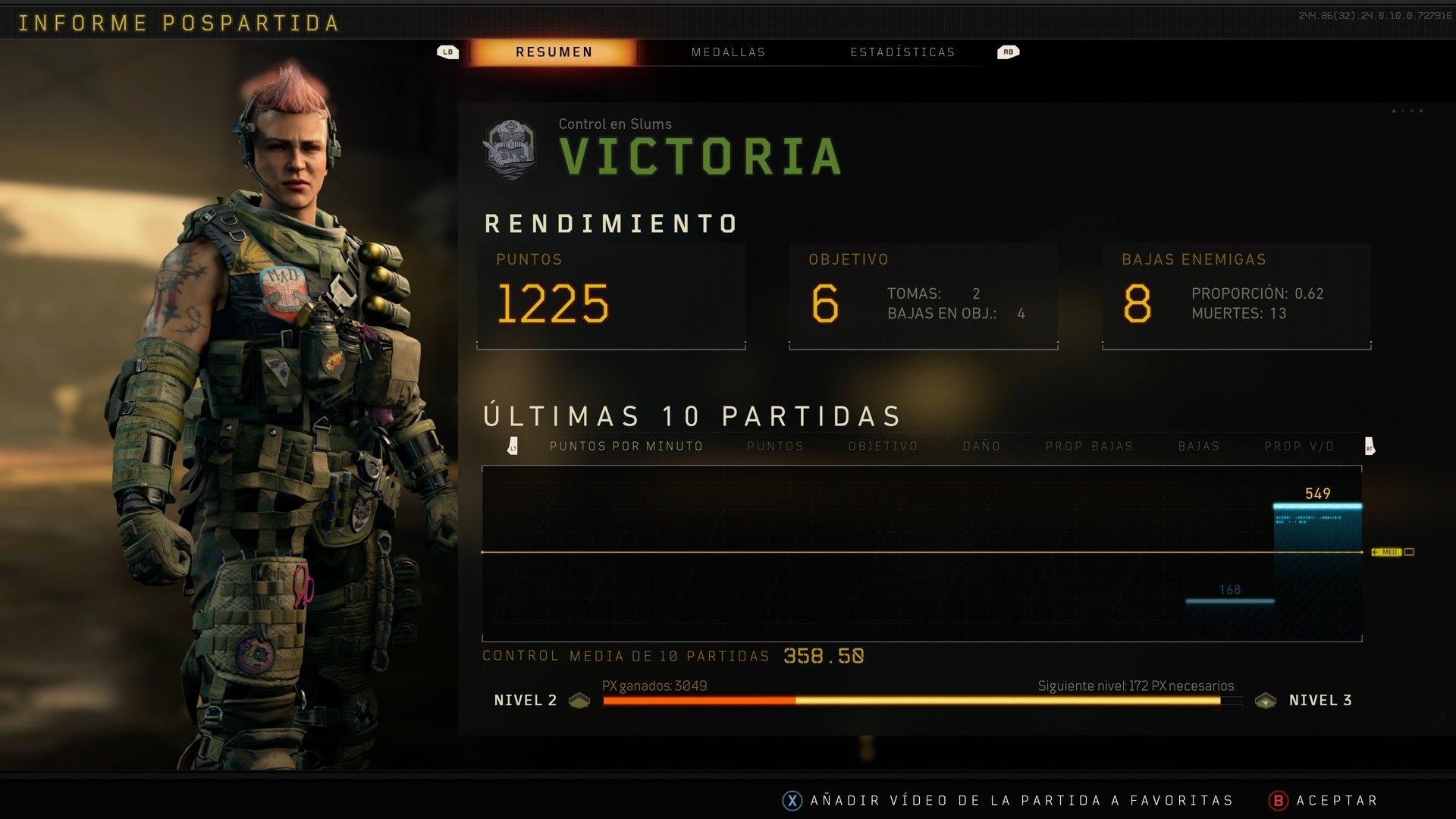Switch to the Medallas tab
Screen dimensions: 1456x819
(x=727, y=52)
